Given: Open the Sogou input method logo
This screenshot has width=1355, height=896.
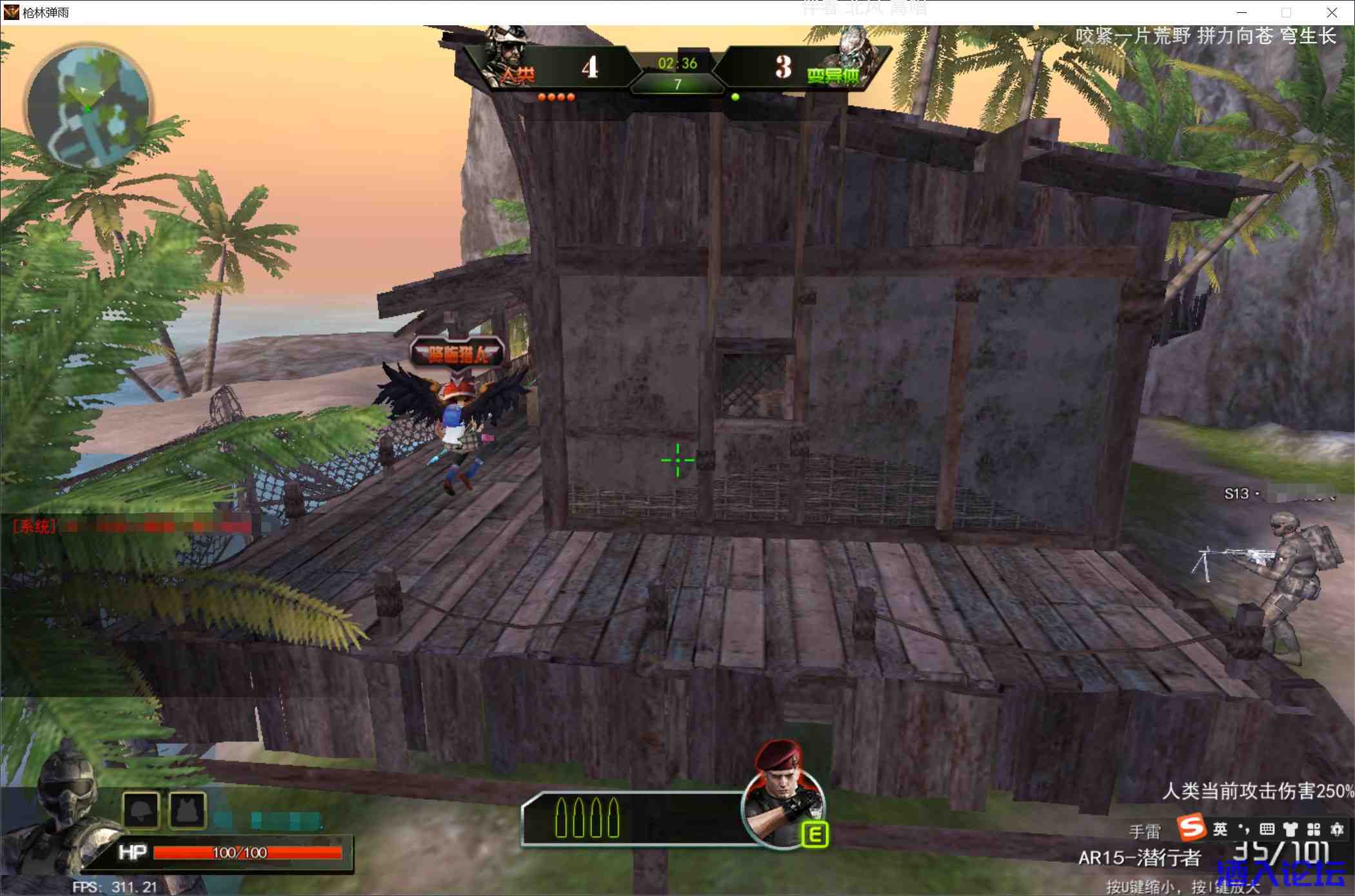Looking at the screenshot, I should [x=1191, y=828].
